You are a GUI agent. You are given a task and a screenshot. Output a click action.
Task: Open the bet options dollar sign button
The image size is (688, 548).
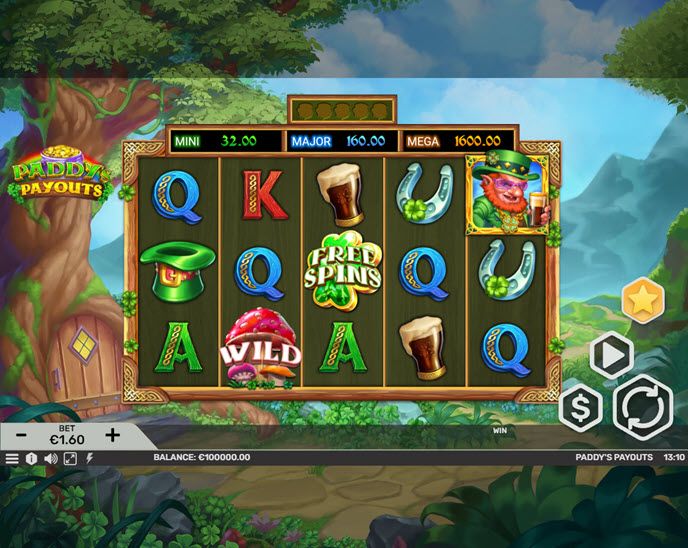[580, 408]
